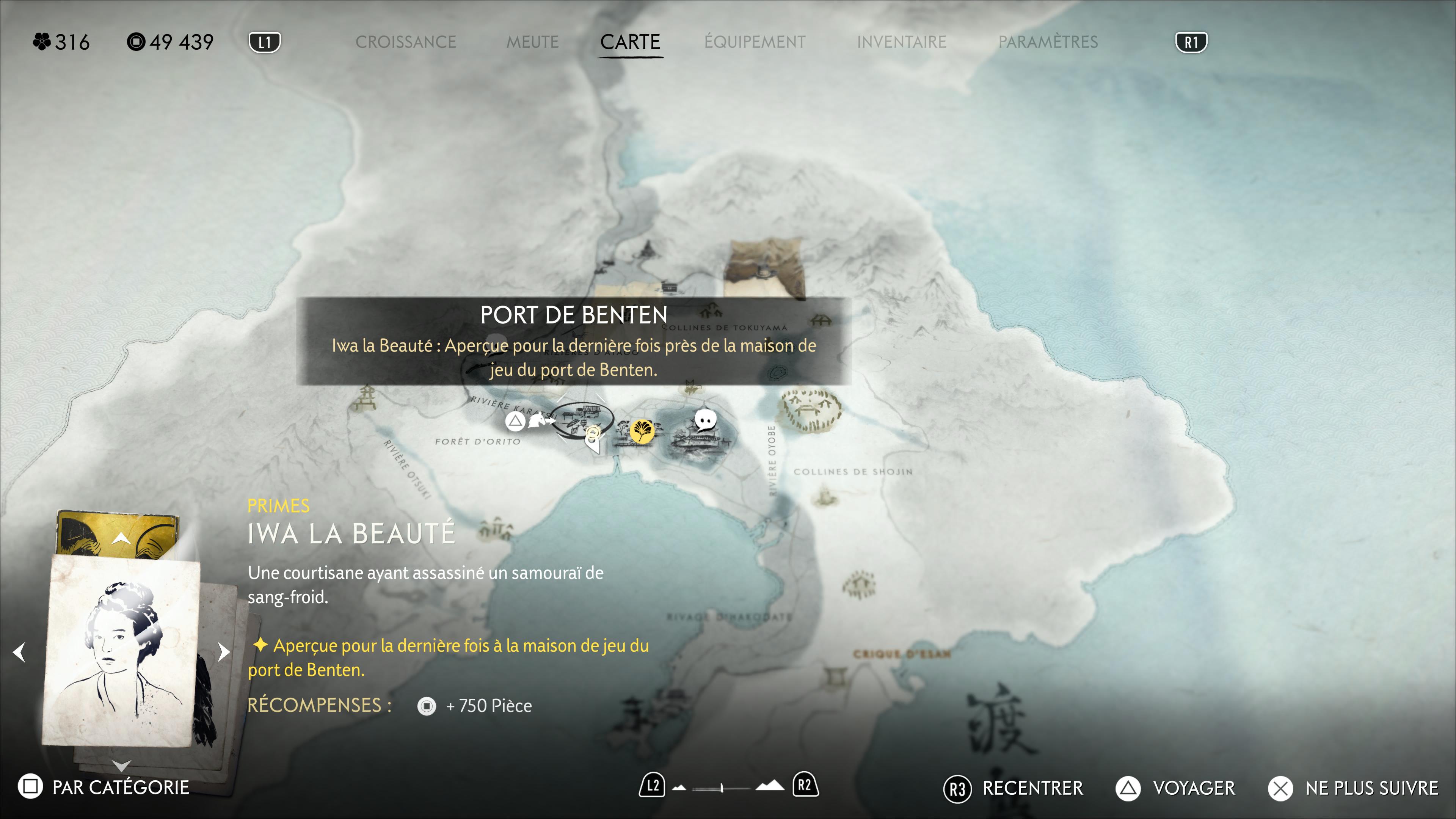Open the Inventaire tab
Image resolution: width=1456 pixels, height=819 pixels.
[x=902, y=42]
